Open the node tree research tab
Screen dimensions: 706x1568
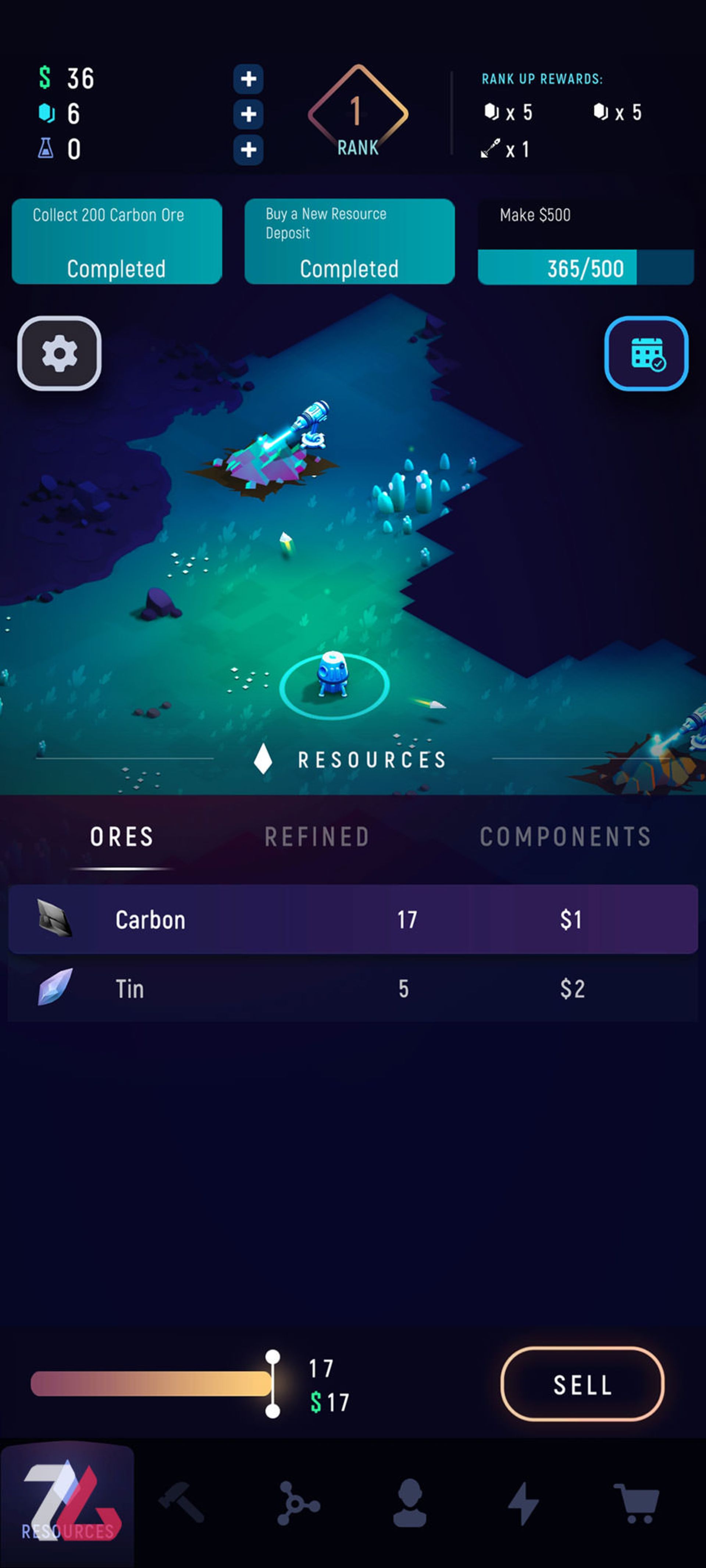coord(298,1502)
